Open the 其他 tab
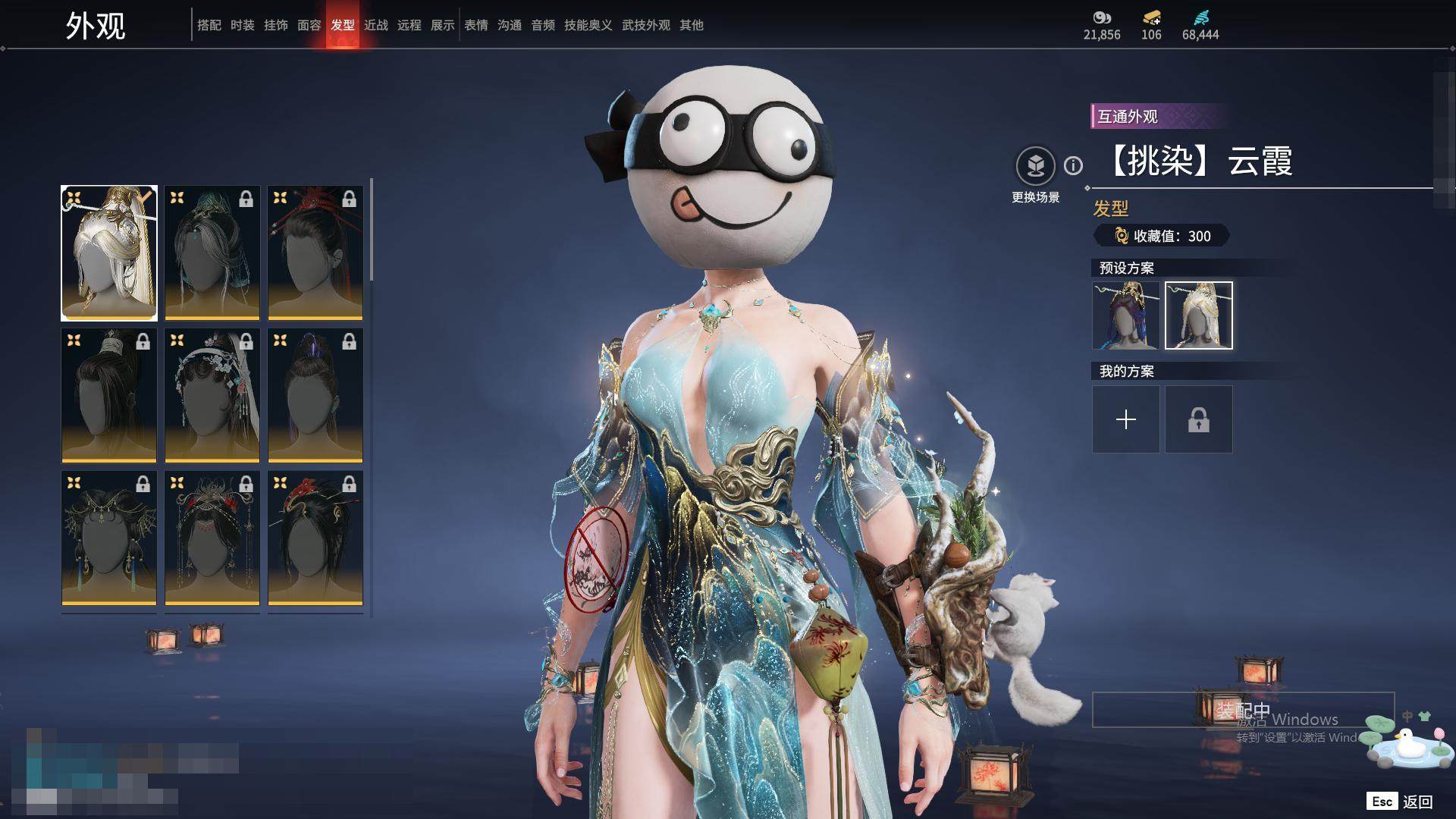Screen dimensions: 1456x819 [691, 25]
